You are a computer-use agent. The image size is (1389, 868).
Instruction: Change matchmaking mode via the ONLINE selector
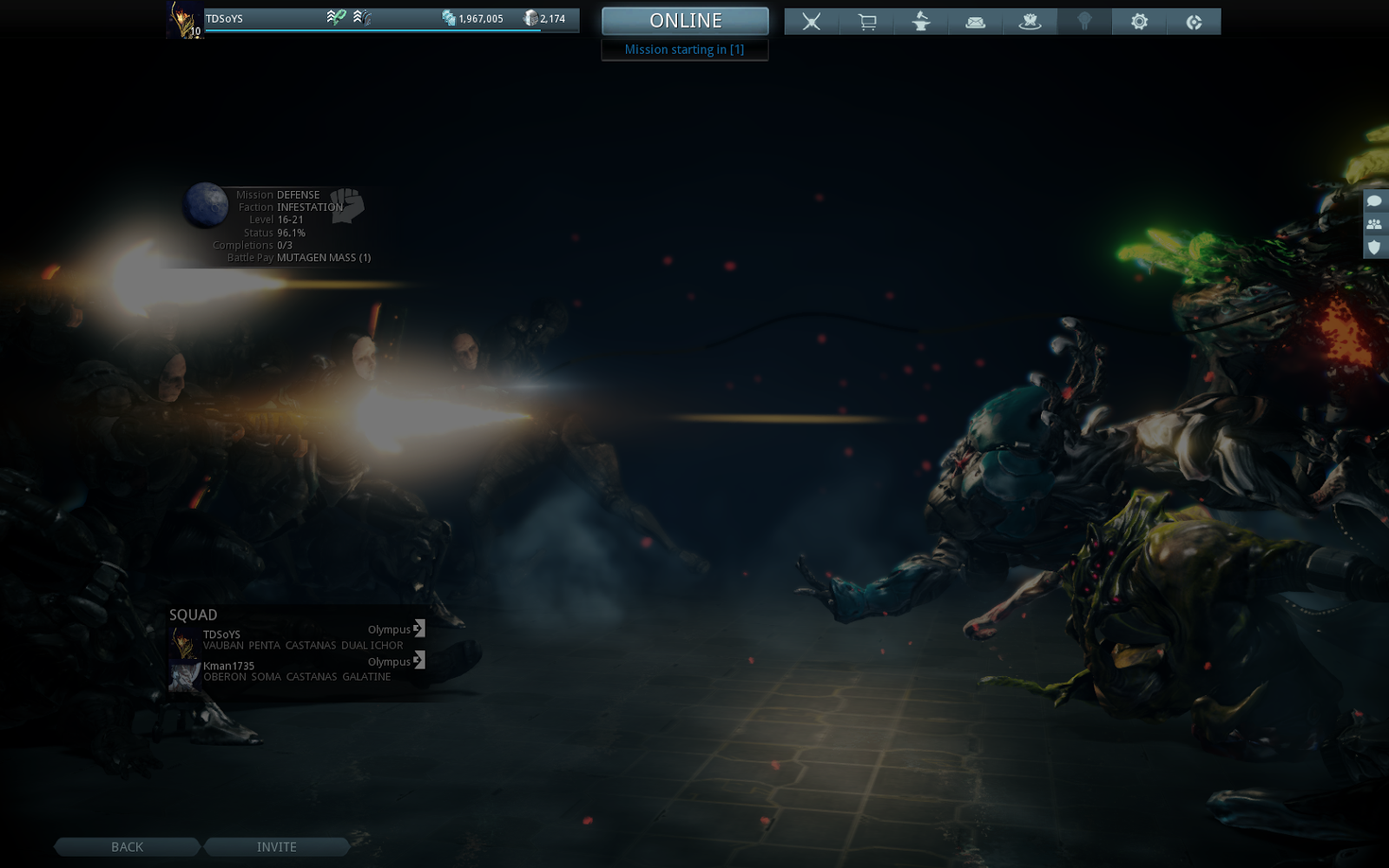(685, 21)
